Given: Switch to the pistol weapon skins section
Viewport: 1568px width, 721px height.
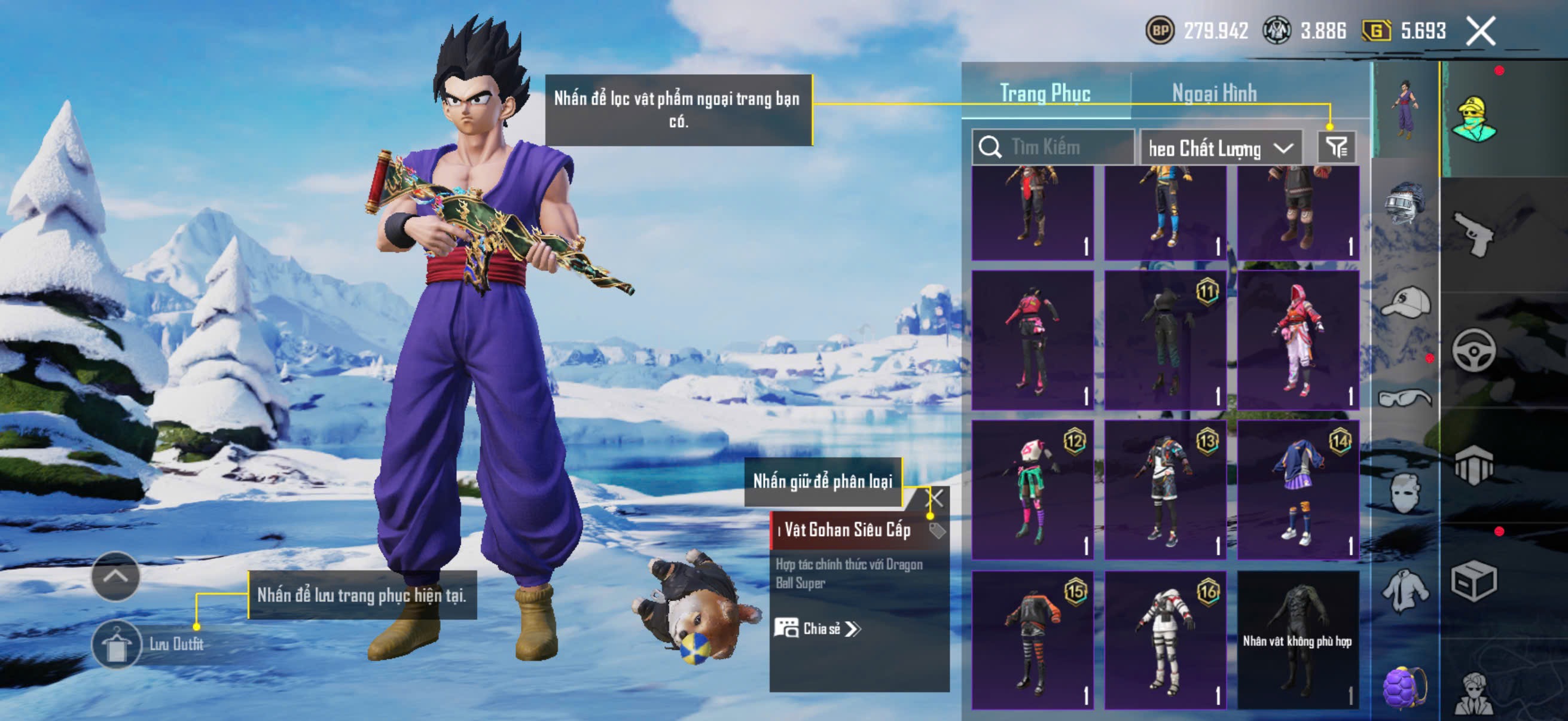Looking at the screenshot, I should coord(1473,234).
